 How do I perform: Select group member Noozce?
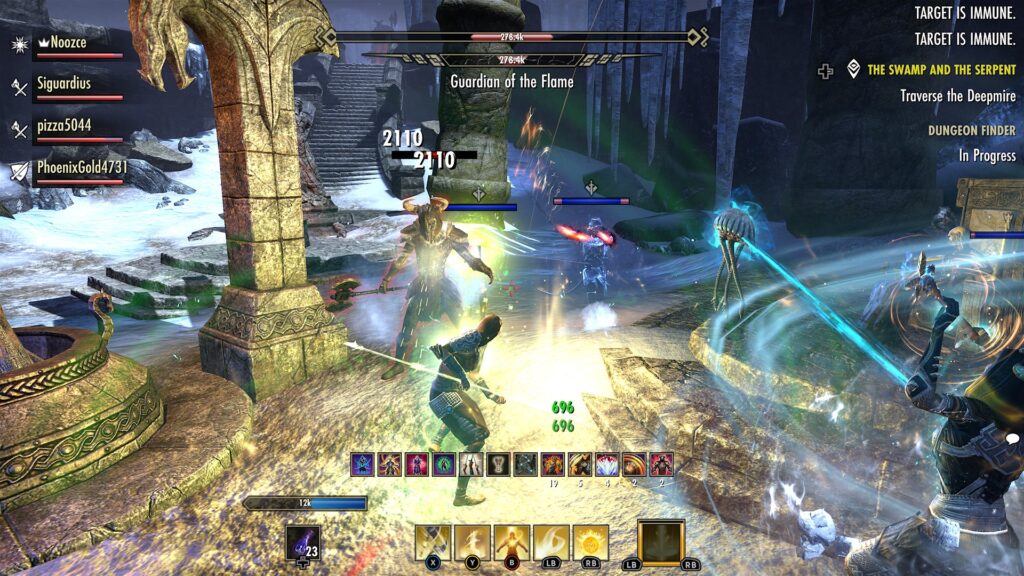click(x=64, y=44)
